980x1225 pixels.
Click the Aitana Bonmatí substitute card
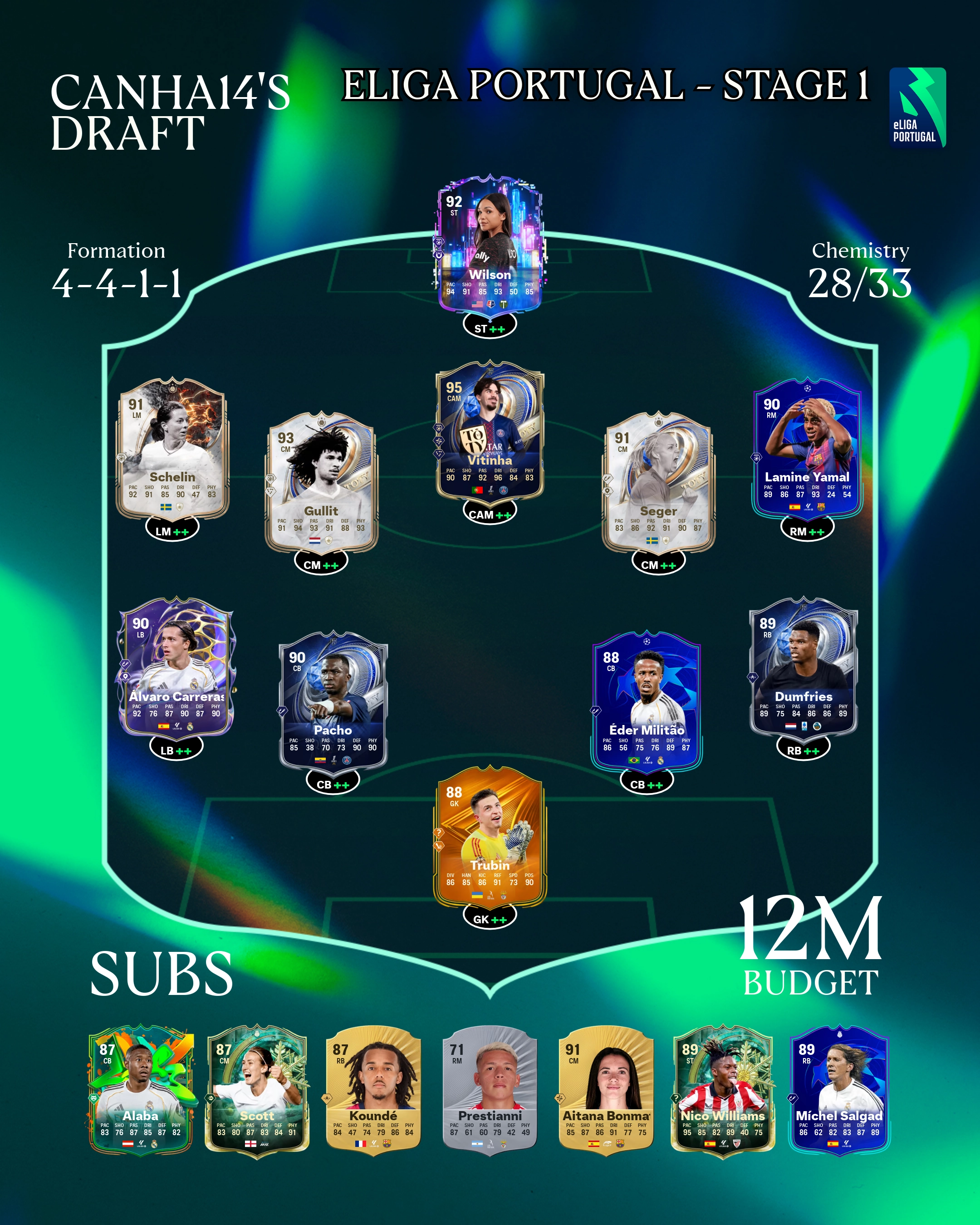(x=606, y=1091)
